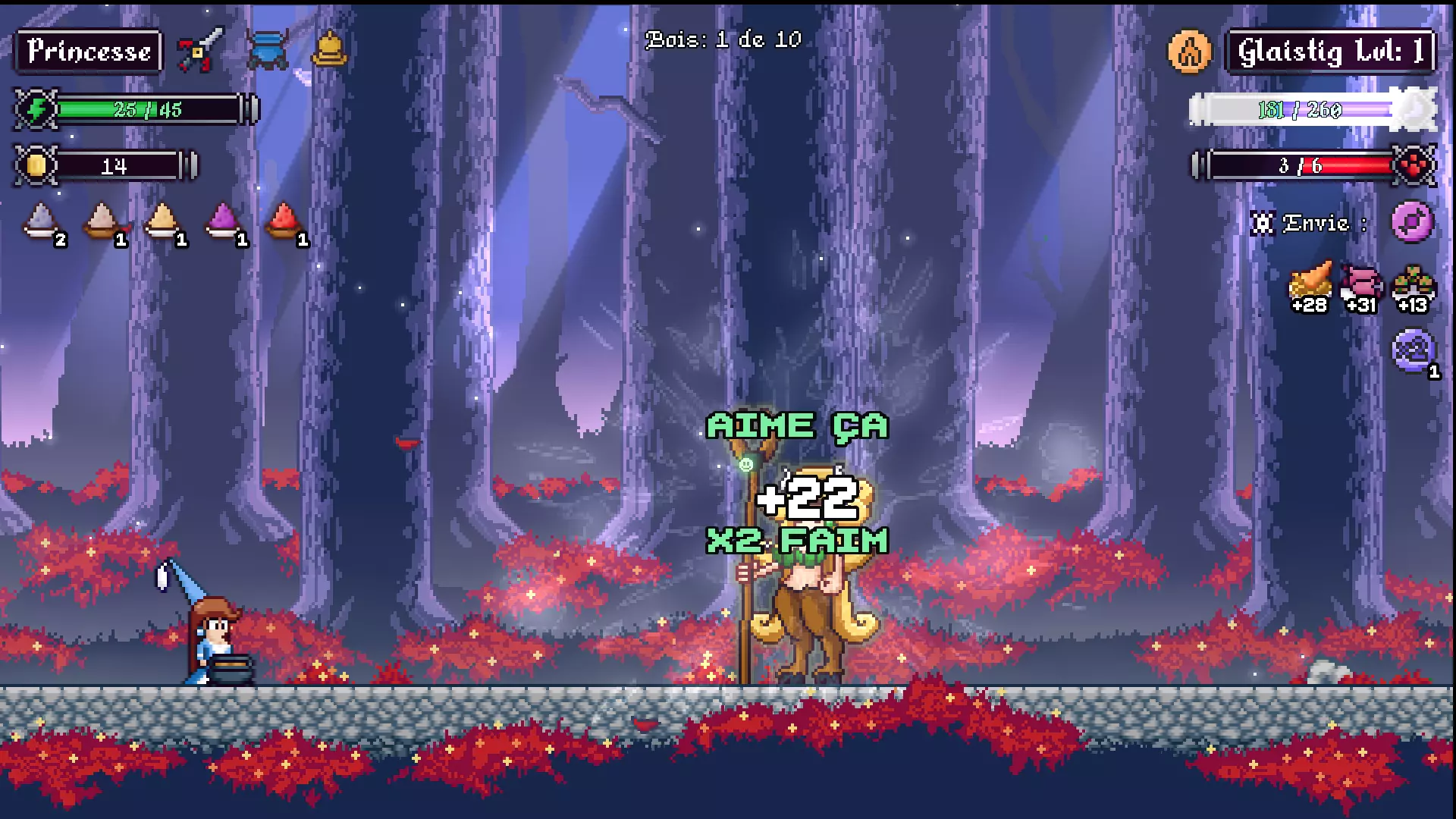Click the Glaistig Lvl: 1 label
1456x819 pixels.
(x=1331, y=49)
